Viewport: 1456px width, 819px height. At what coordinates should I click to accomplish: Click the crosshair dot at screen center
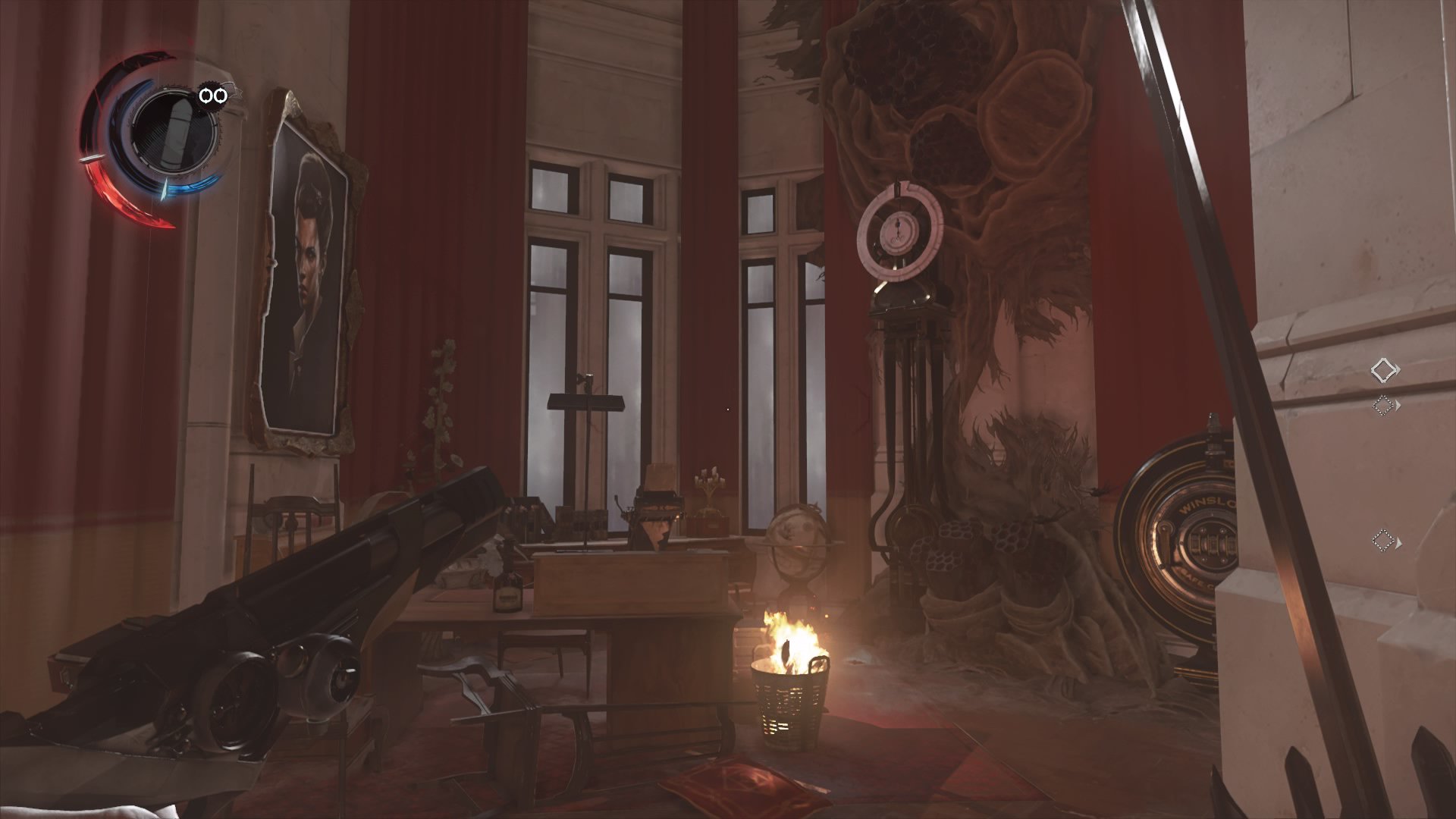[x=728, y=409]
